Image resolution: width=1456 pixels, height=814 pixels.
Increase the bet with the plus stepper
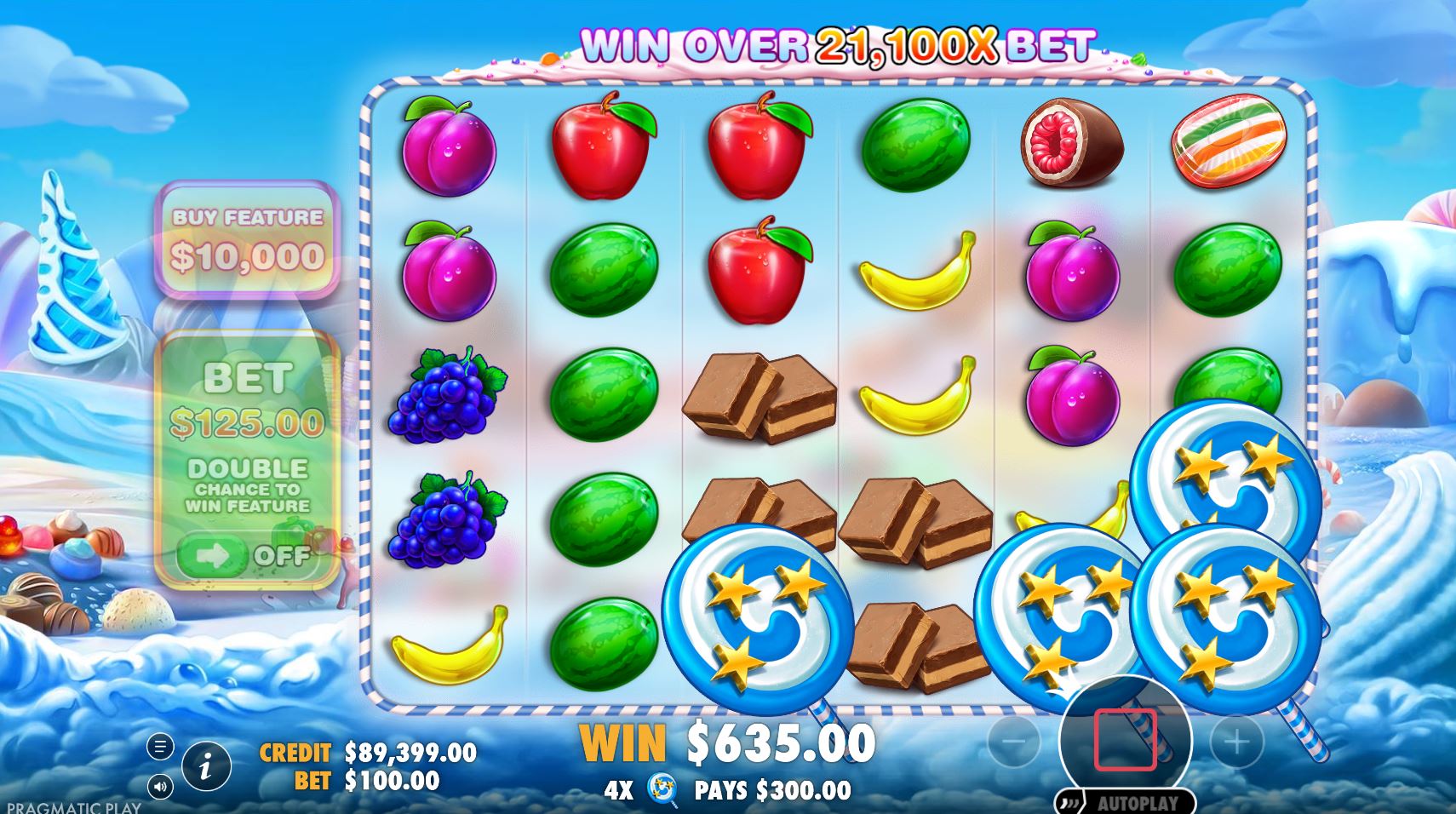1235,741
